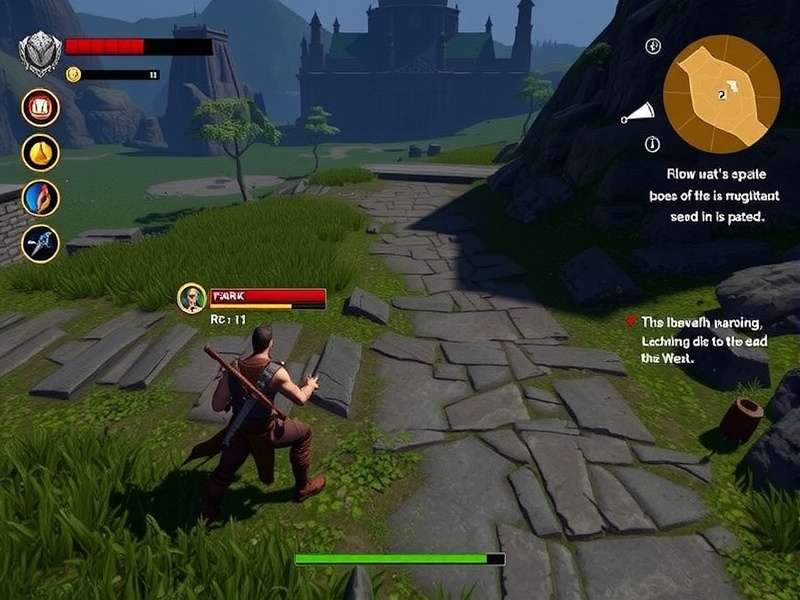Viewport: 800px width, 600px height.
Task: Activate the red fanged-mouth ability
Action: pyautogui.click(x=41, y=107)
